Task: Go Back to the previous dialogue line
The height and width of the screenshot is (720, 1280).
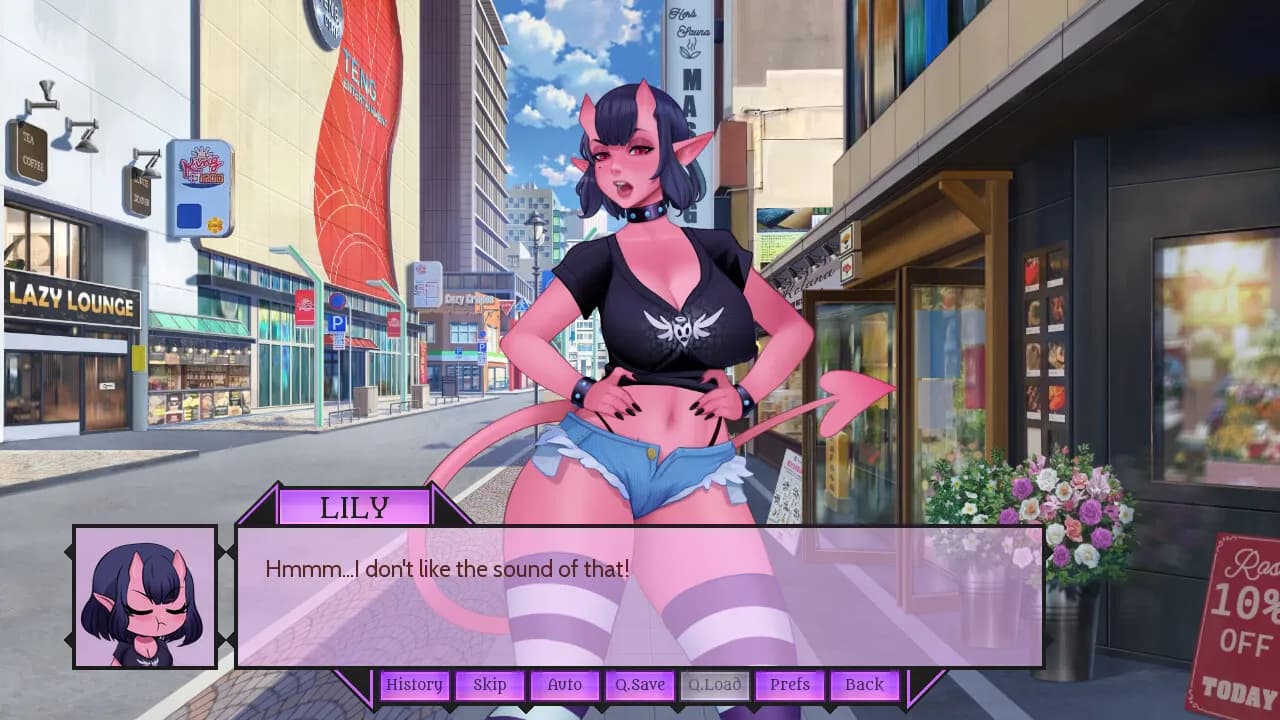Action: click(x=862, y=685)
